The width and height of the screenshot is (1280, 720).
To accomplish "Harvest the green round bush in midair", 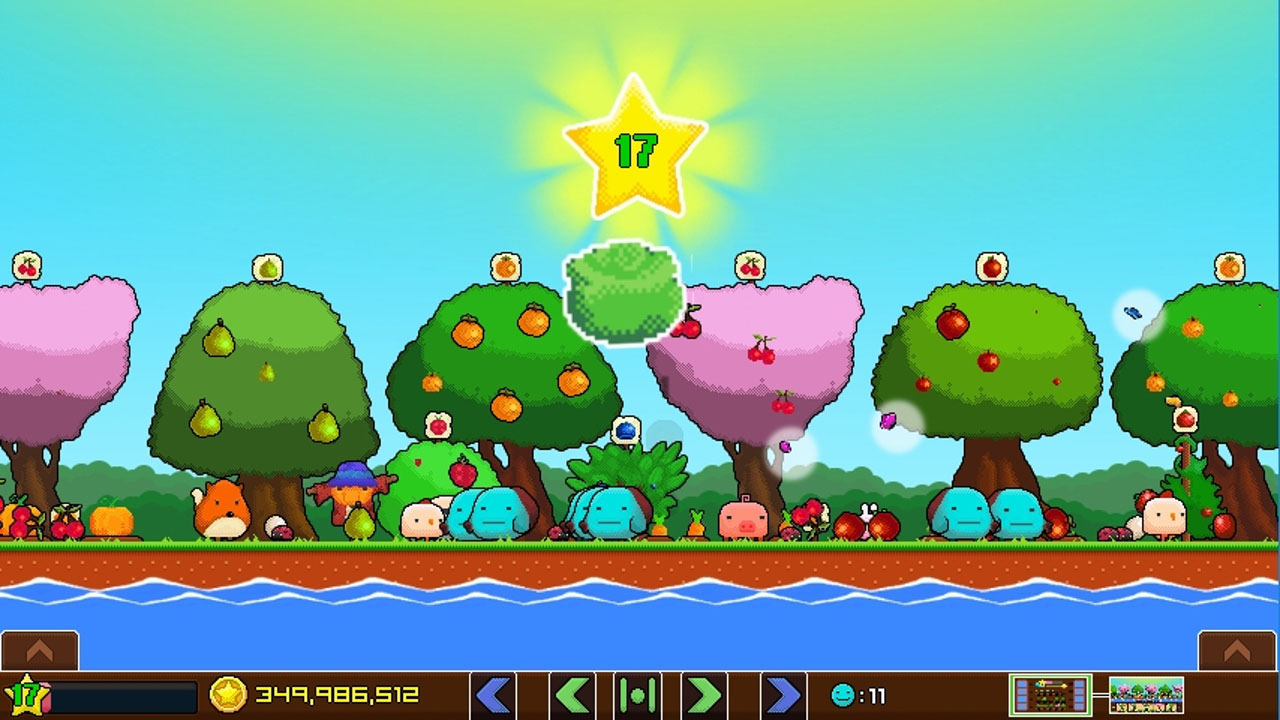I will (x=624, y=290).
